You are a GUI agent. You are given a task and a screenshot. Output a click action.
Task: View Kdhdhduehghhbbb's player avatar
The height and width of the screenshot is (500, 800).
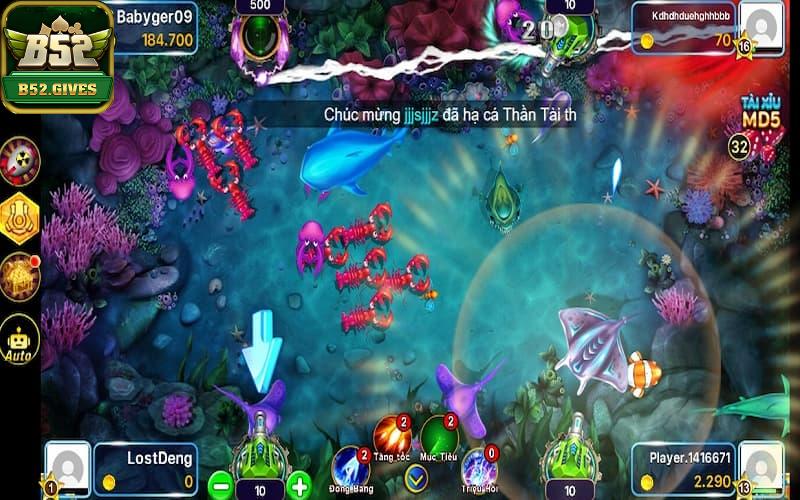click(763, 29)
